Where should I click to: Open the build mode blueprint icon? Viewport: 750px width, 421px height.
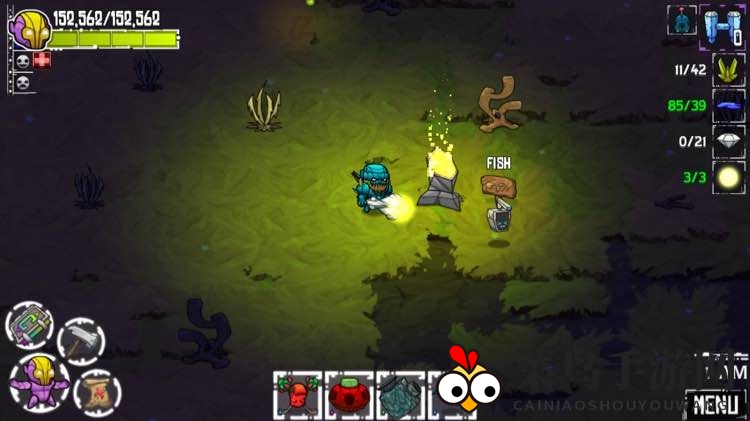[x=30, y=326]
